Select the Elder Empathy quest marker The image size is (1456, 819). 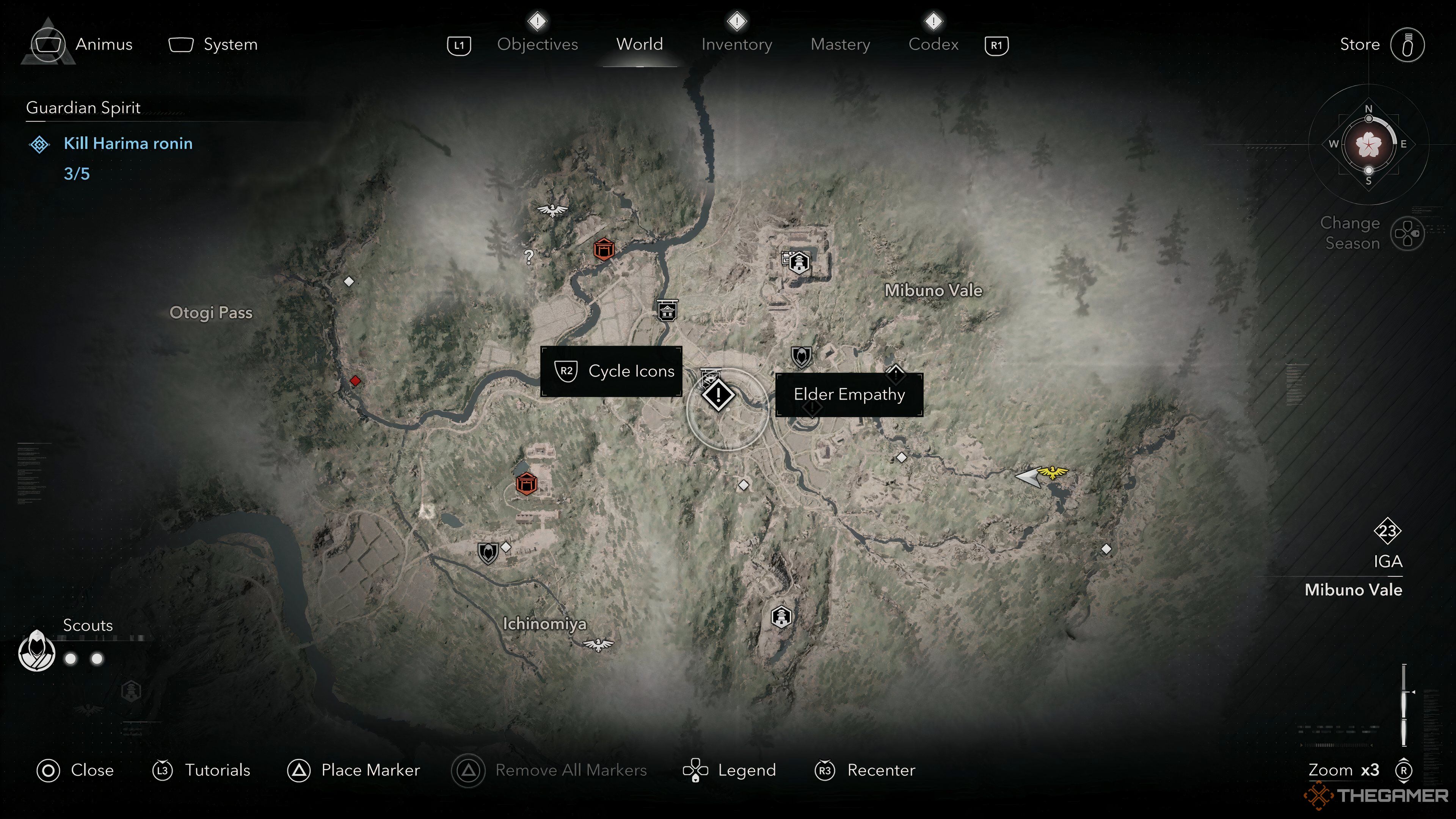[719, 394]
